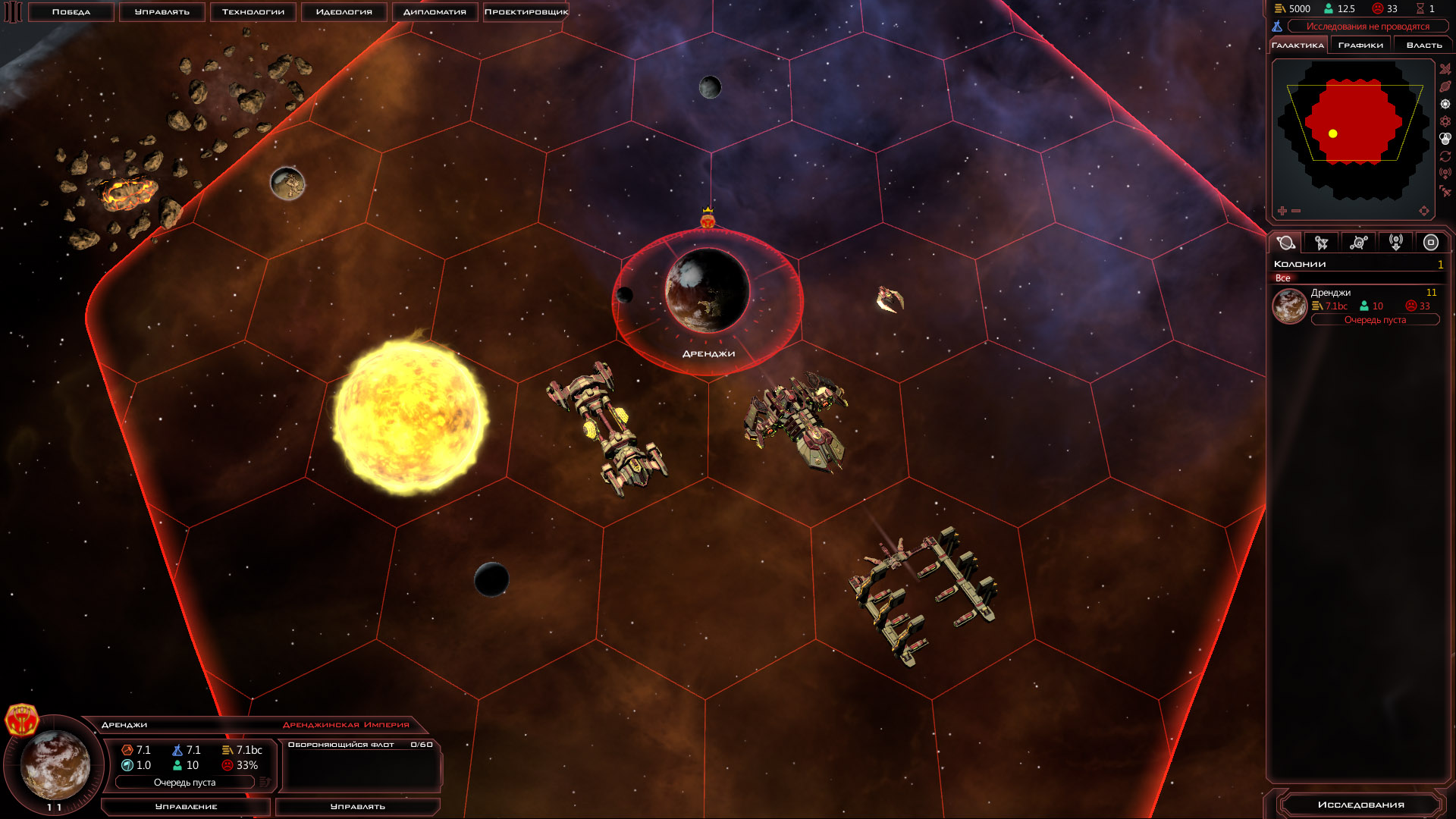The image size is (1456, 819).
Task: Click the top-bar Управлять menu button
Action: 162,12
